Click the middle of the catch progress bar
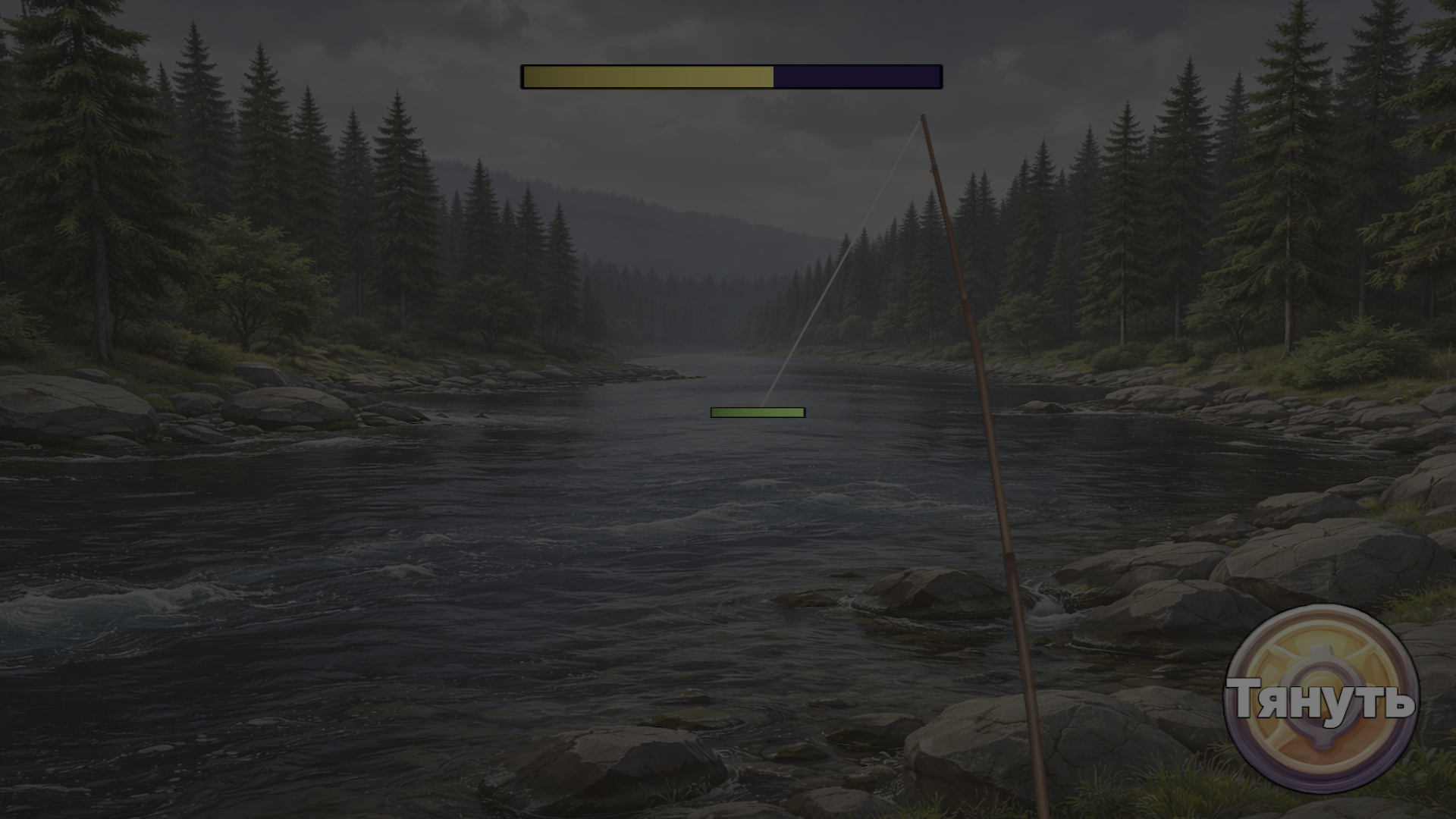1456x819 pixels. pos(730,75)
